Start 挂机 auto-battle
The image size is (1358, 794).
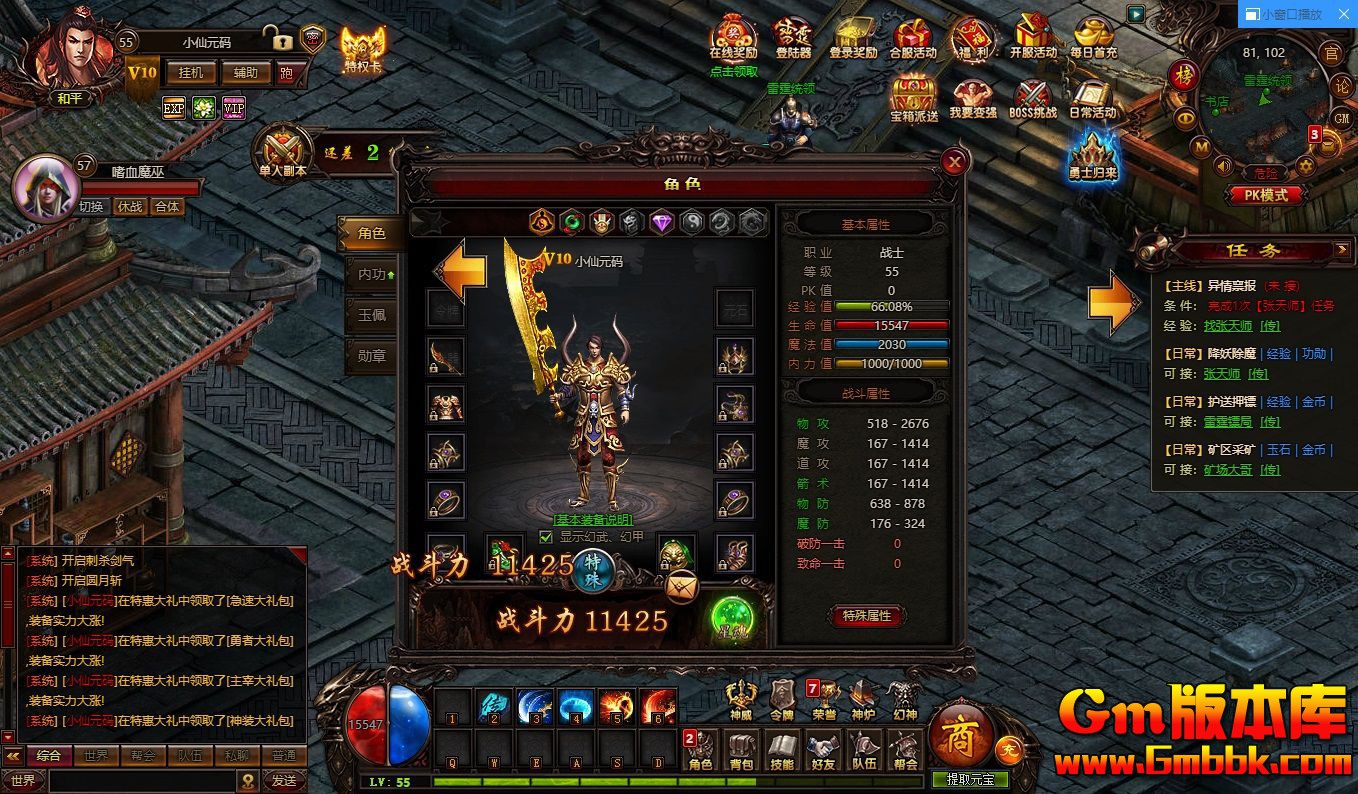(x=190, y=73)
